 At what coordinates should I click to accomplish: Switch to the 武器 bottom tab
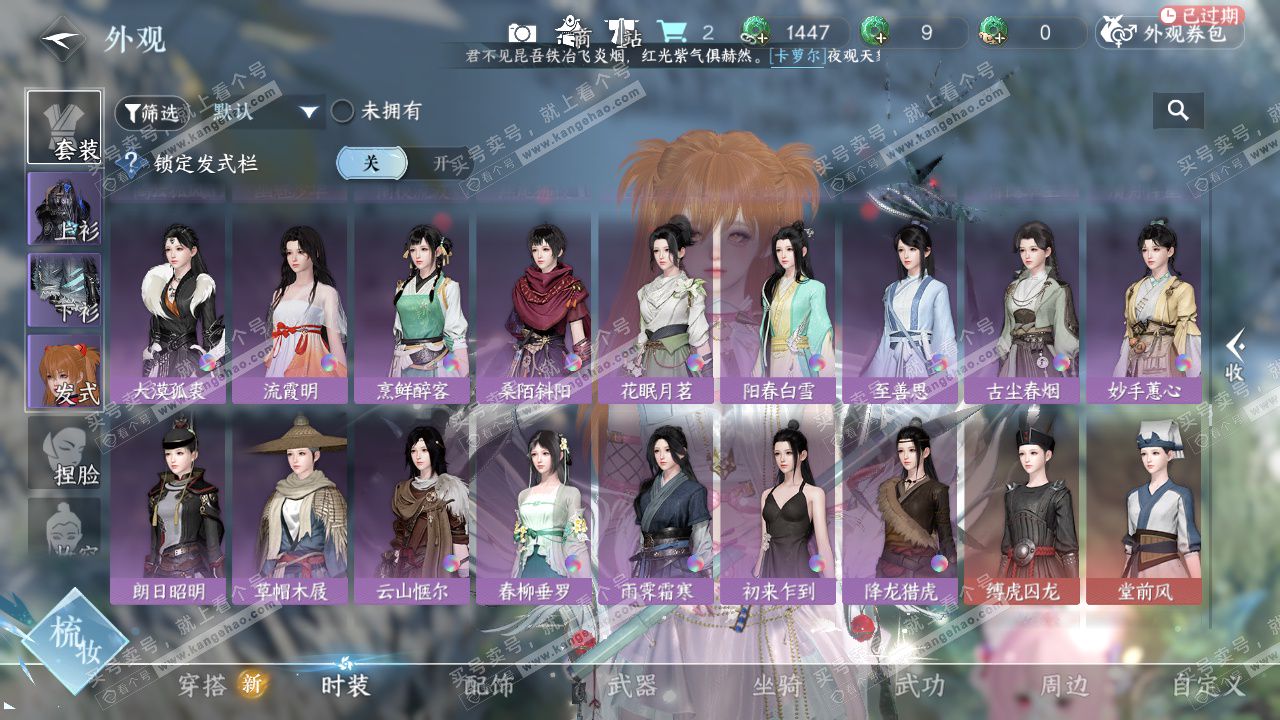(632, 686)
